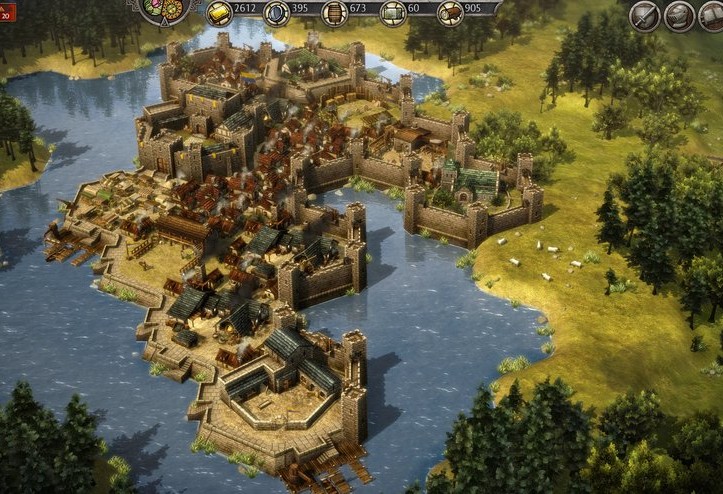Click the wood log resource icon
This screenshot has width=723, height=494.
451,12
